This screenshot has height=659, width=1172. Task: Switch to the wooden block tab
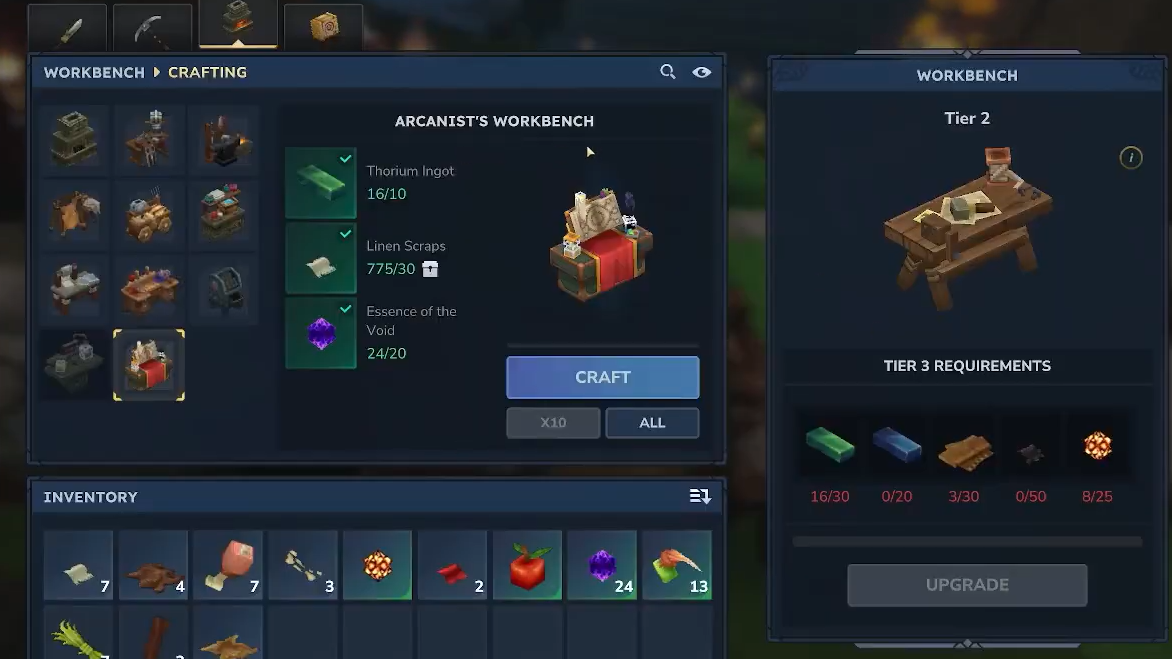coord(323,28)
